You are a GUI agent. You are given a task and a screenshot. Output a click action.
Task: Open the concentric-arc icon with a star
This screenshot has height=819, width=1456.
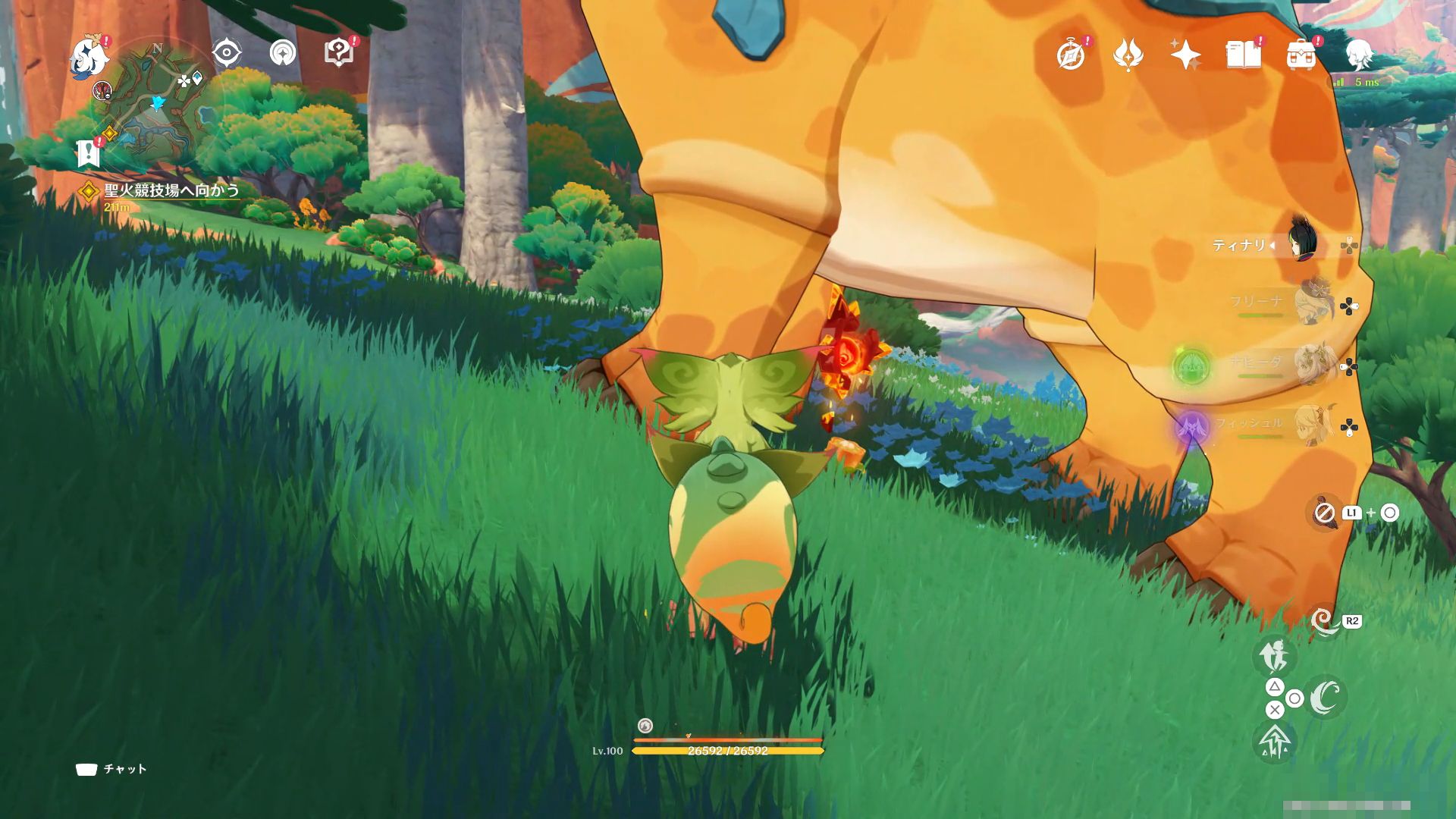(283, 53)
